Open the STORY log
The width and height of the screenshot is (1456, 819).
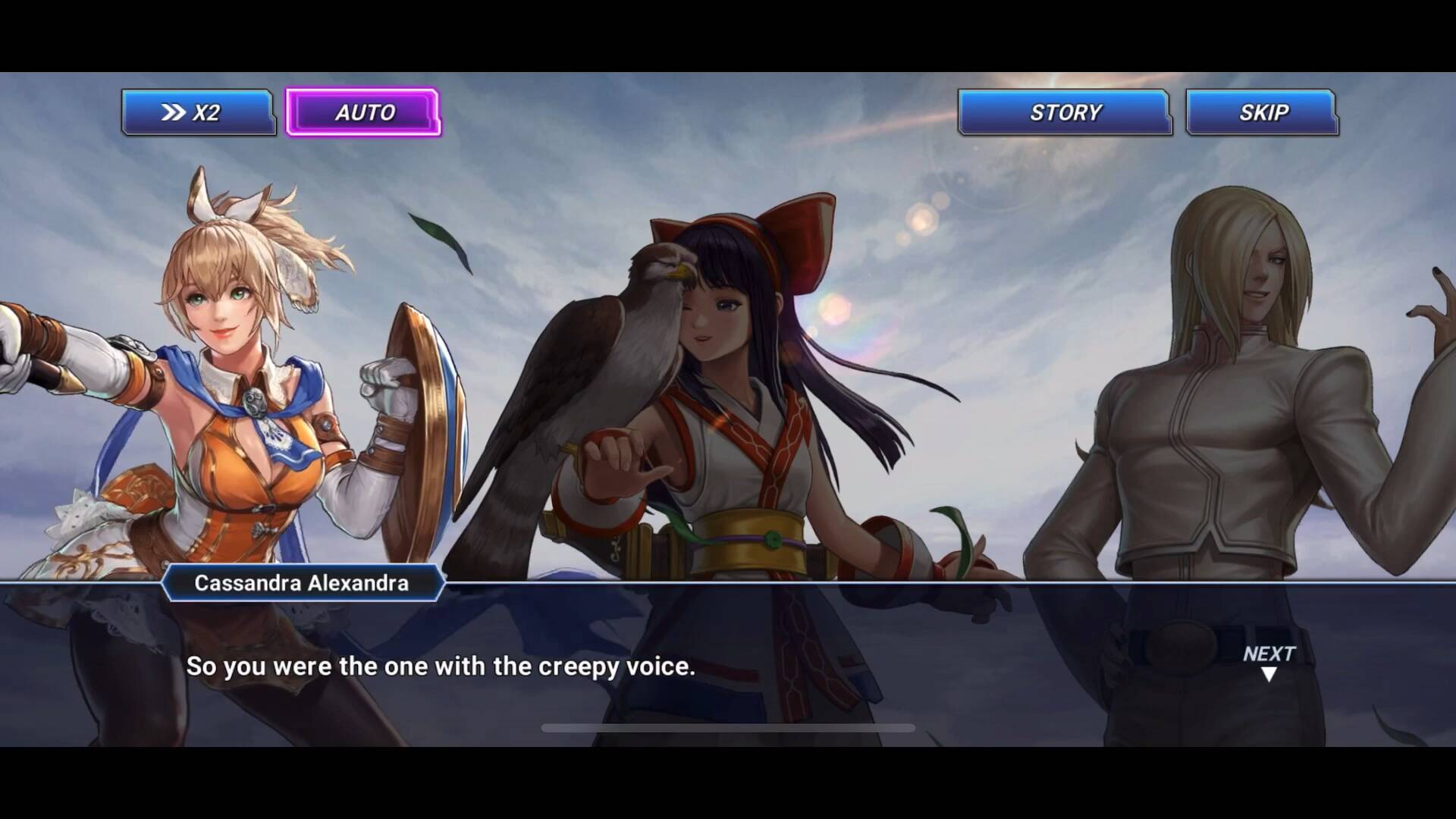[1064, 113]
